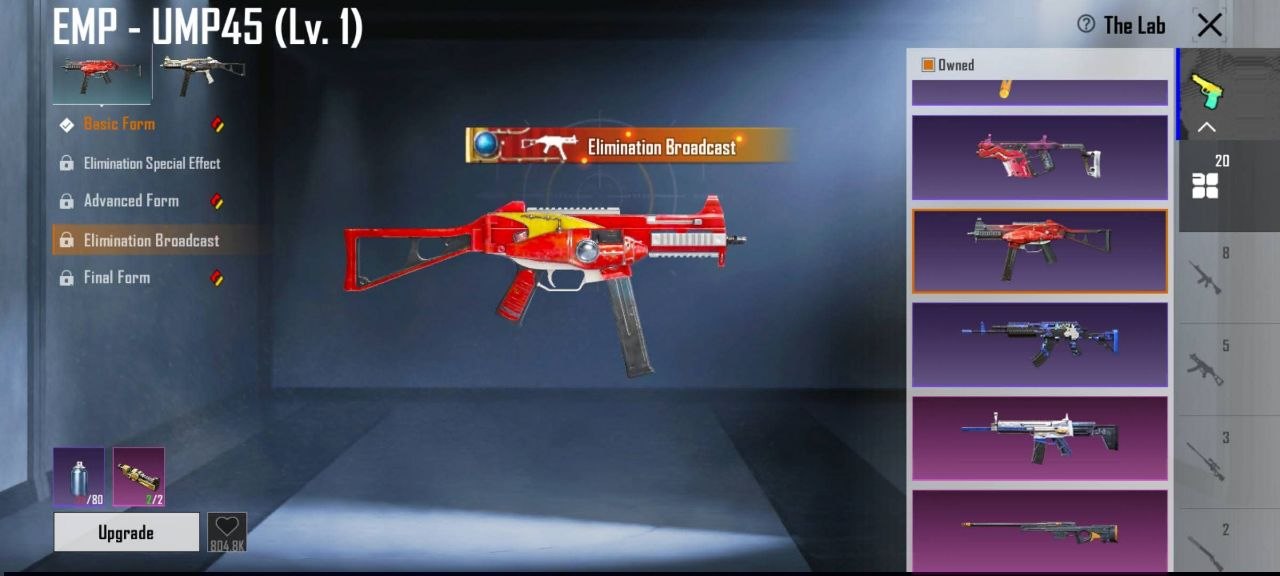Close the weapon lab screen
The image size is (1280, 576).
[1209, 26]
